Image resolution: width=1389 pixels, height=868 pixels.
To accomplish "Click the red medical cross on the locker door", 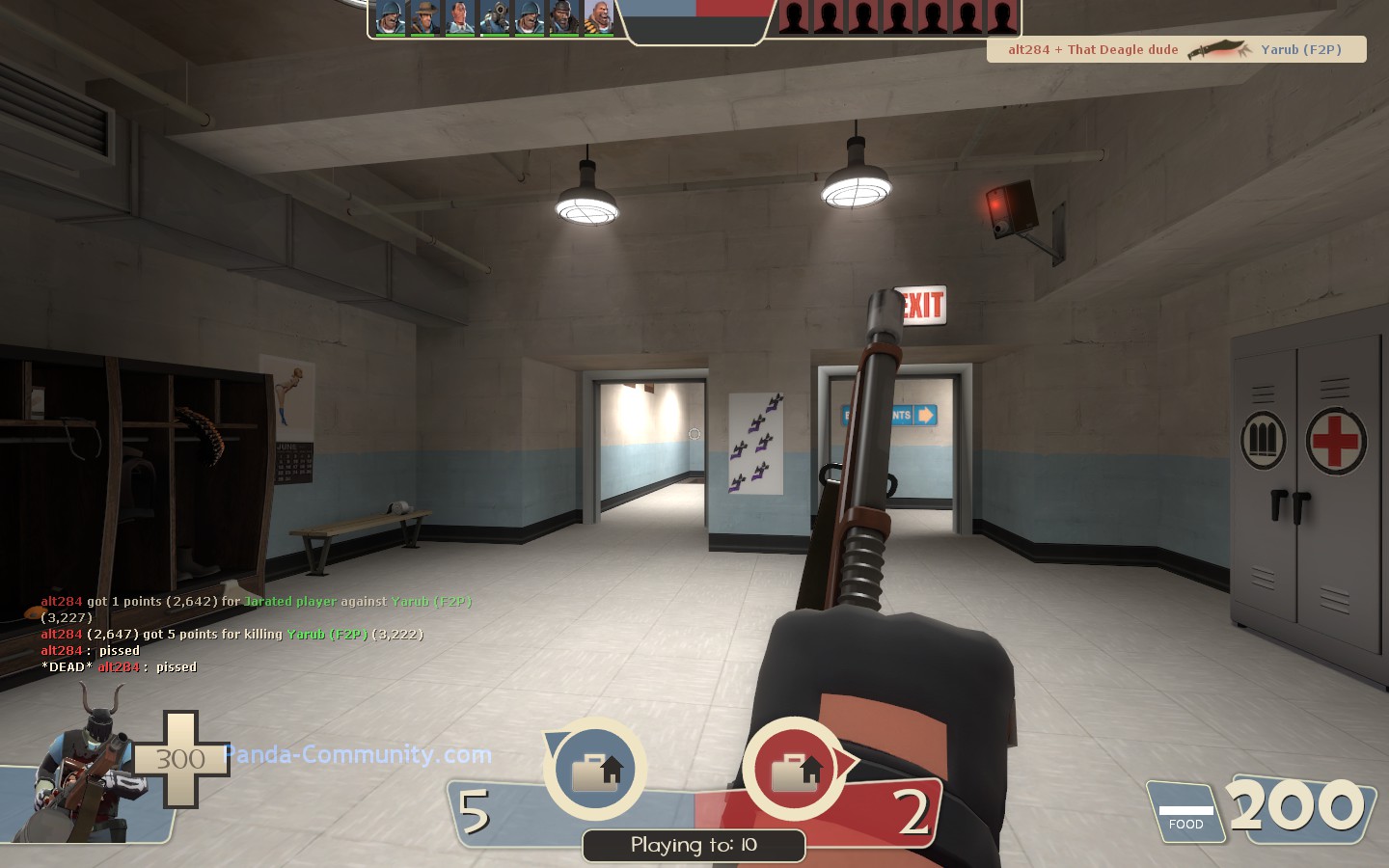I will [x=1335, y=441].
